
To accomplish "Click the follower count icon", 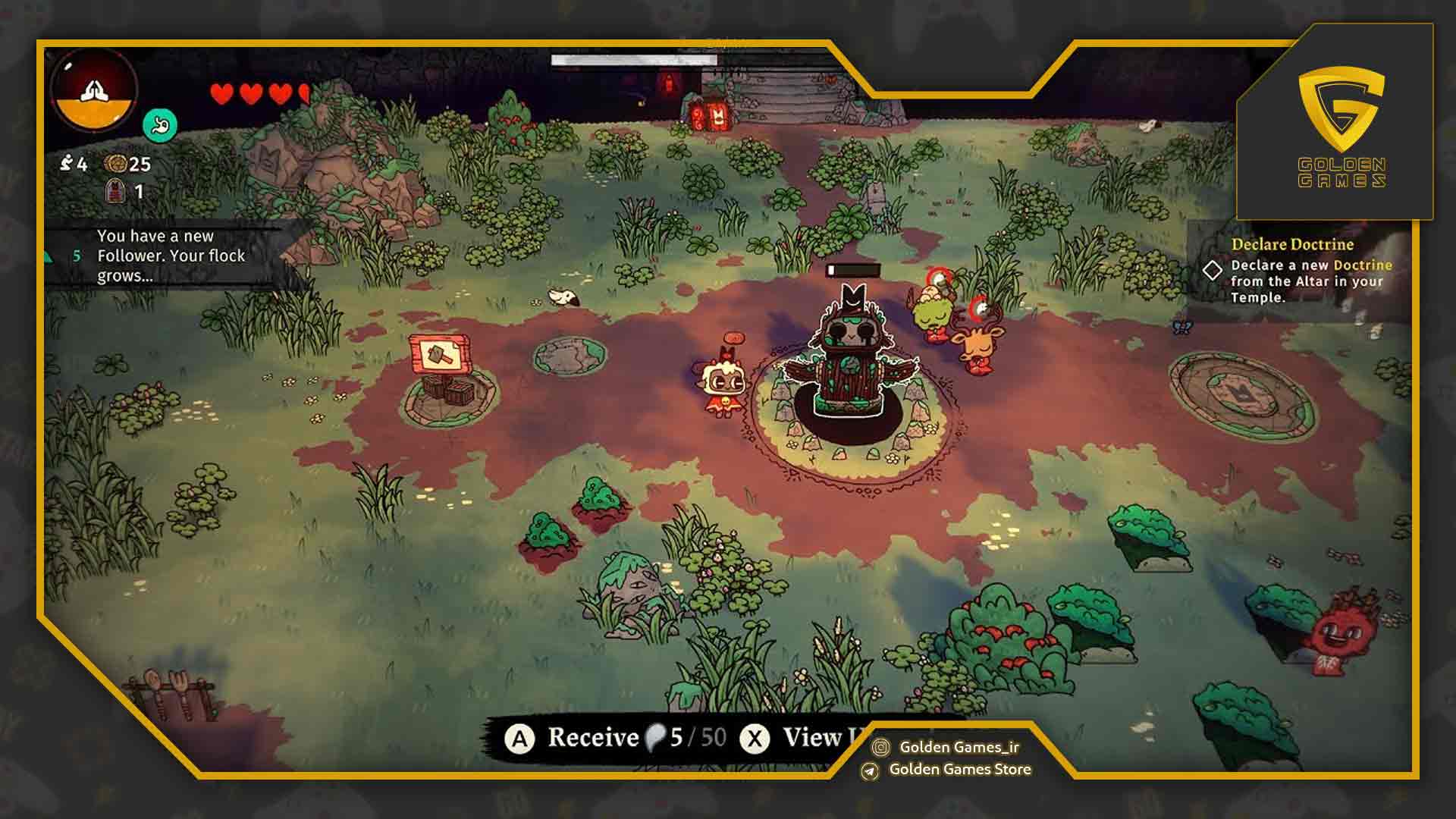I will [67, 163].
